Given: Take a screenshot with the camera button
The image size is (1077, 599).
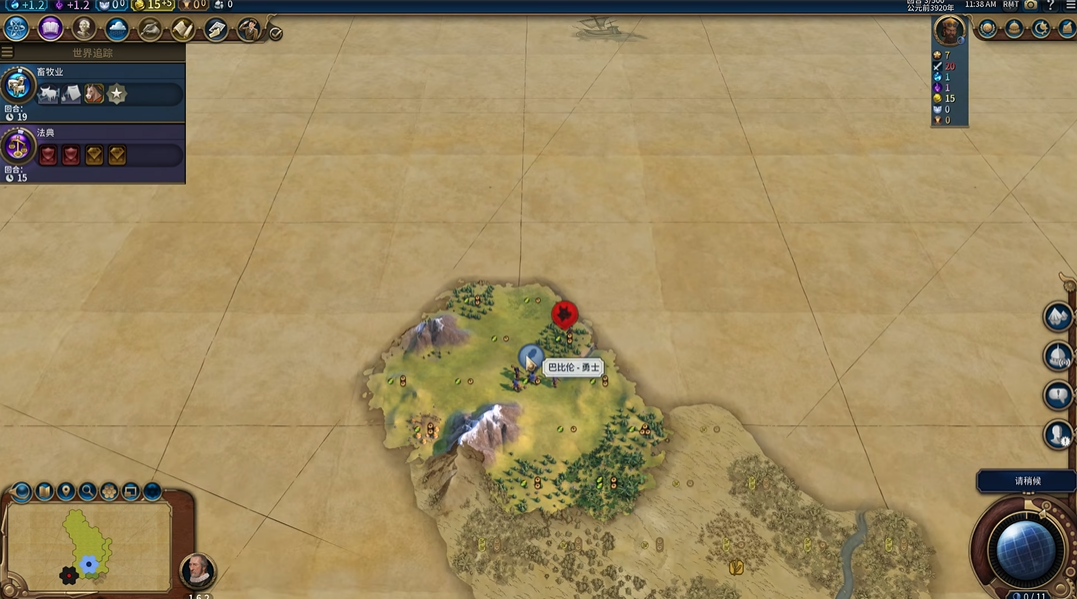Looking at the screenshot, I should (x=1031, y=5).
